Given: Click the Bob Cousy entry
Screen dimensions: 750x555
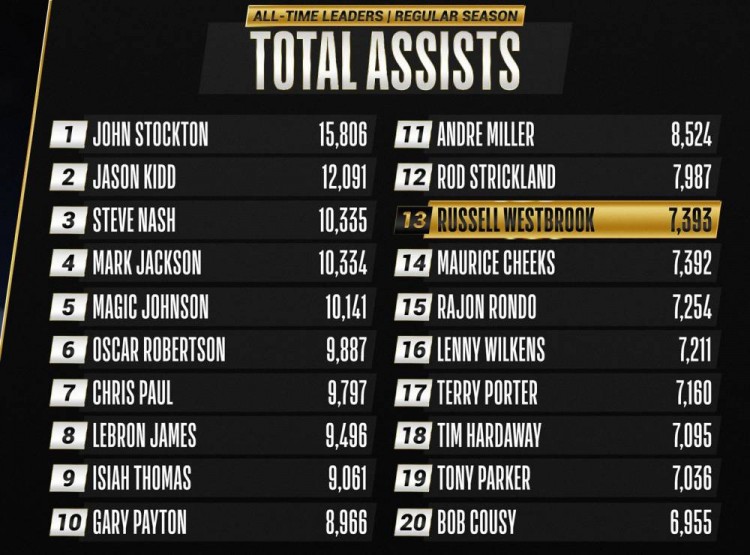Looking at the screenshot, I should click(x=555, y=521).
